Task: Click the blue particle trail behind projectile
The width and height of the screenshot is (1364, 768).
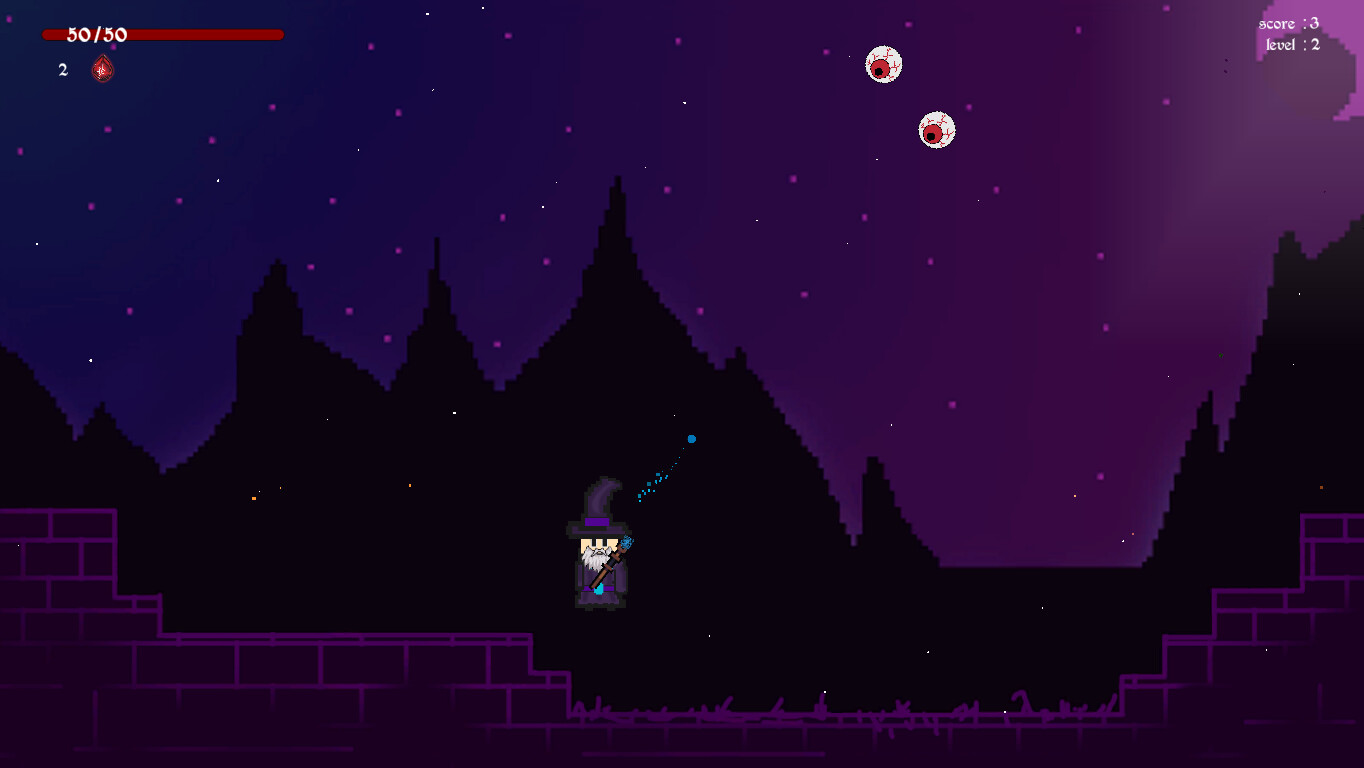Action: [x=655, y=475]
